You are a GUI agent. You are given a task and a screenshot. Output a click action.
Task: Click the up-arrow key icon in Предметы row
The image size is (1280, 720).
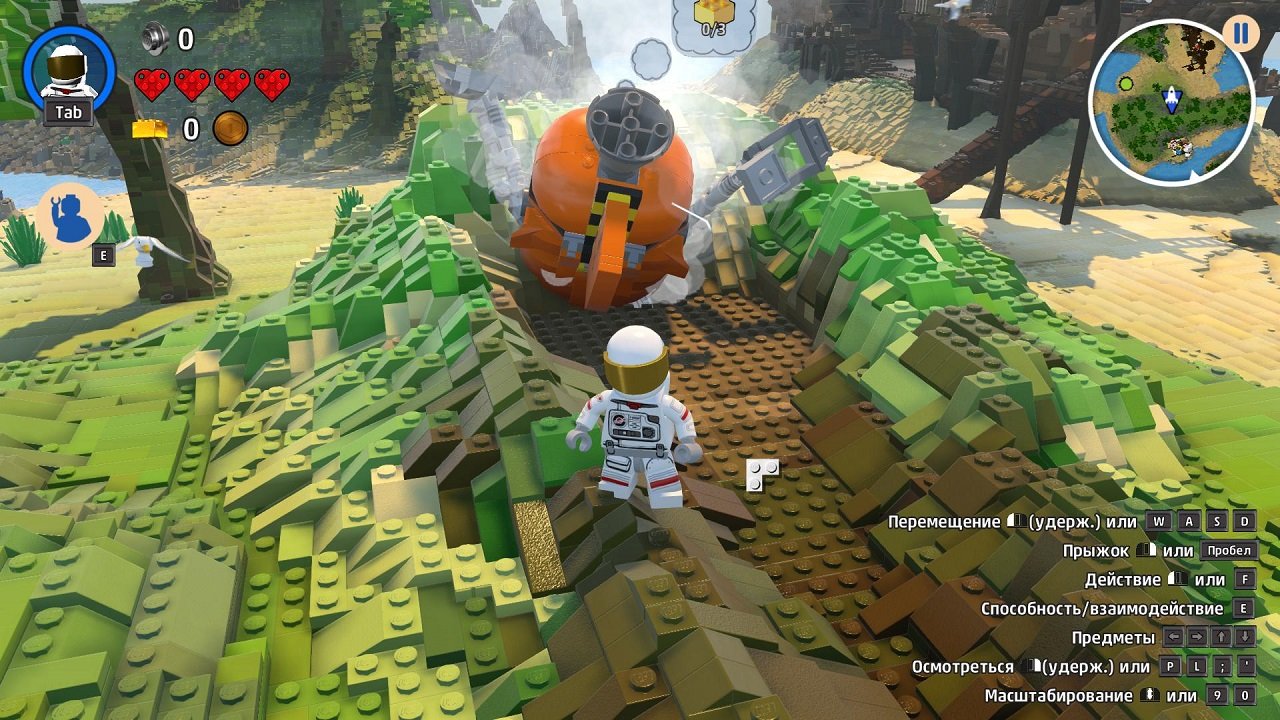coord(1221,637)
